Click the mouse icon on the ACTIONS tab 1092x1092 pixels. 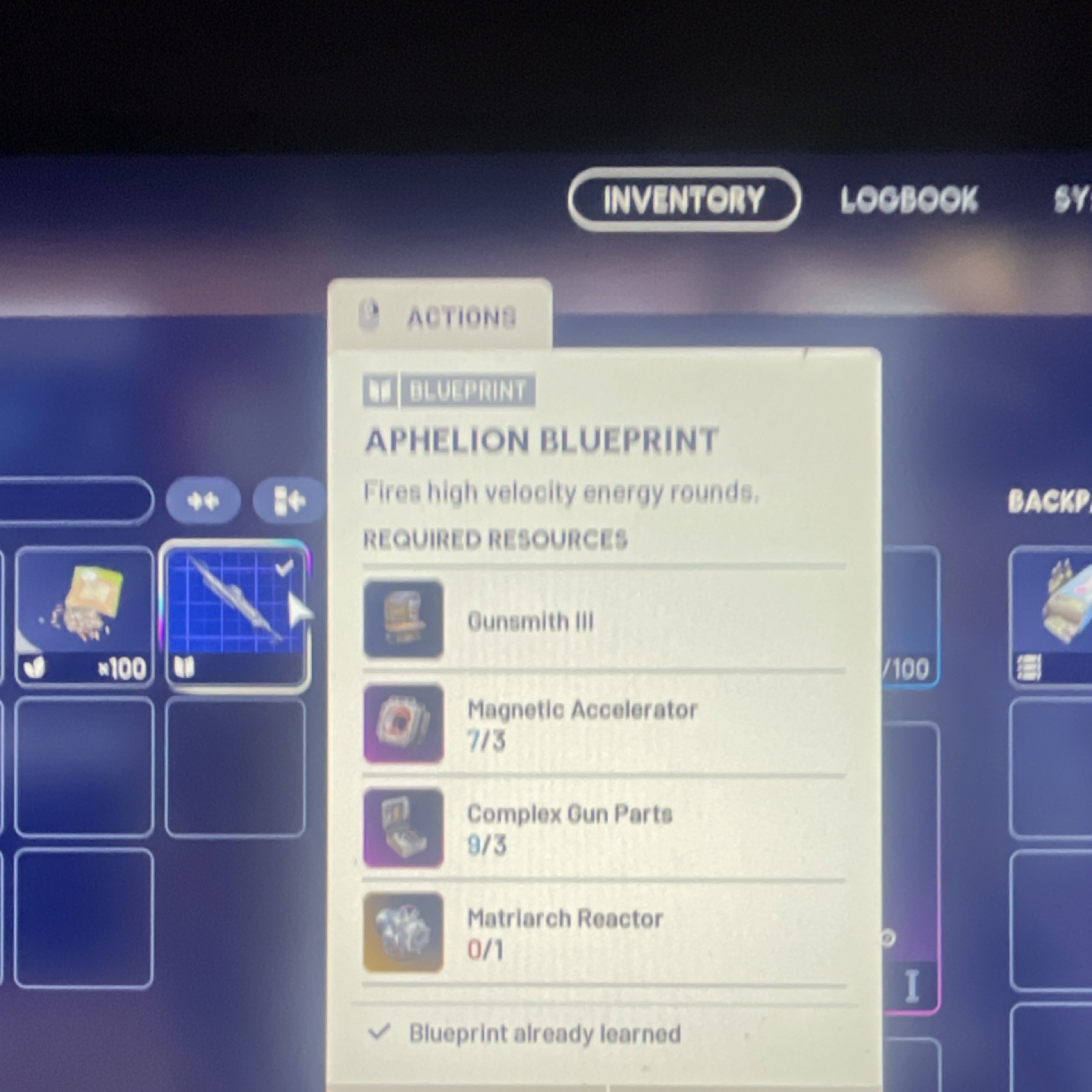click(369, 316)
